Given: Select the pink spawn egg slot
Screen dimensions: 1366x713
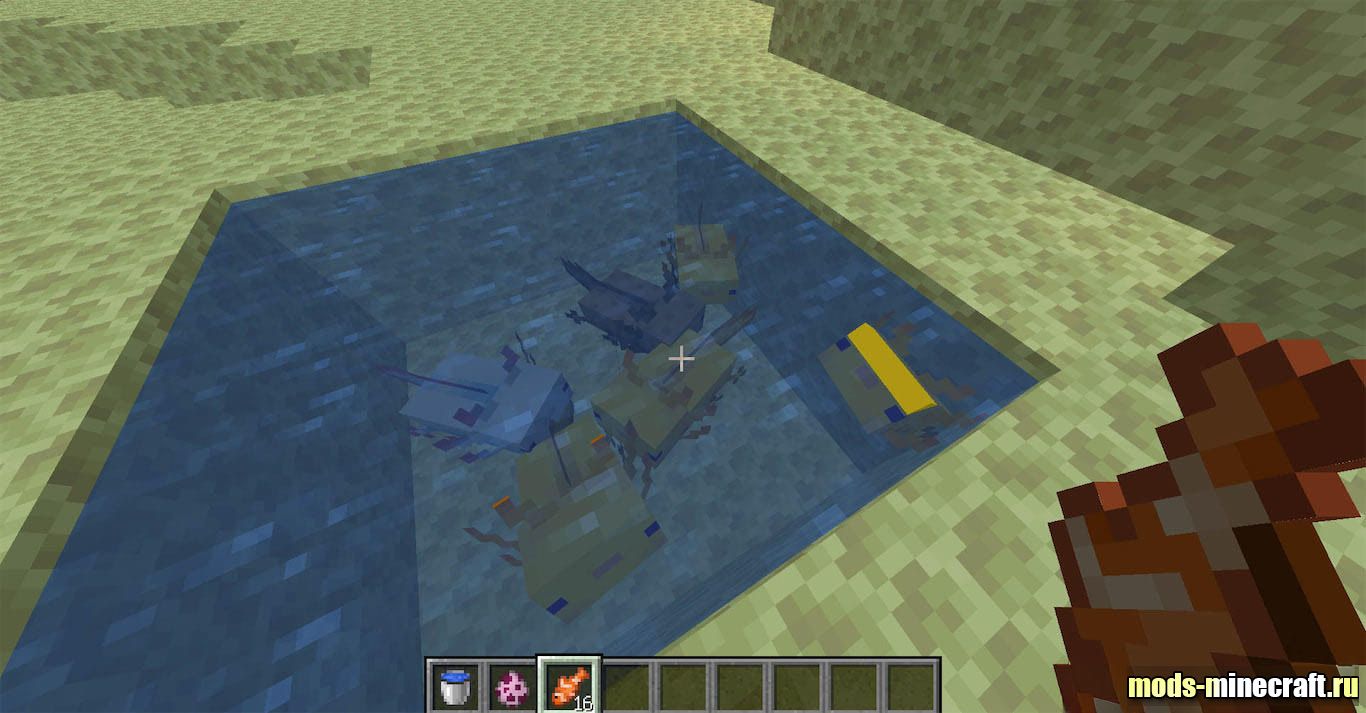Looking at the screenshot, I should pyautogui.click(x=511, y=686).
